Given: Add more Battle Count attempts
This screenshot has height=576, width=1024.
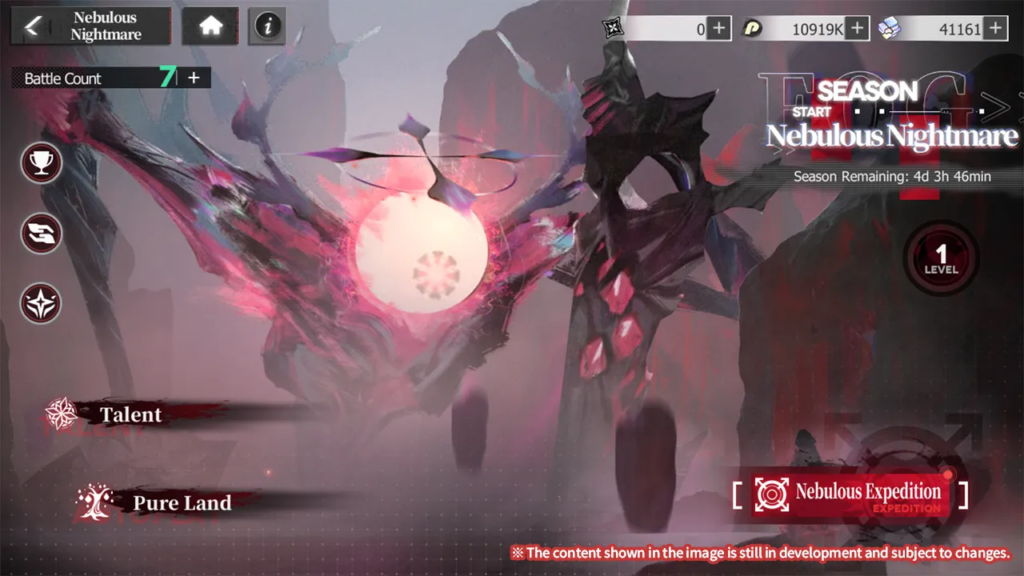Looking at the screenshot, I should click(194, 78).
